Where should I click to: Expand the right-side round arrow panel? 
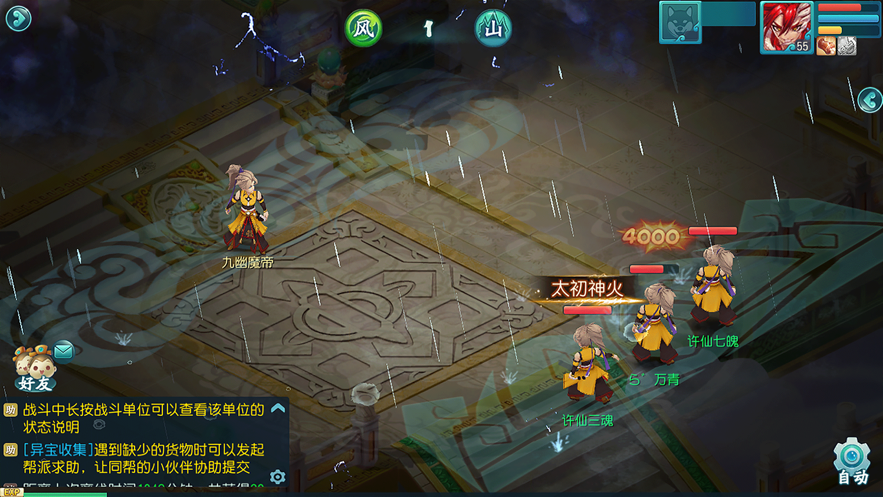point(870,100)
